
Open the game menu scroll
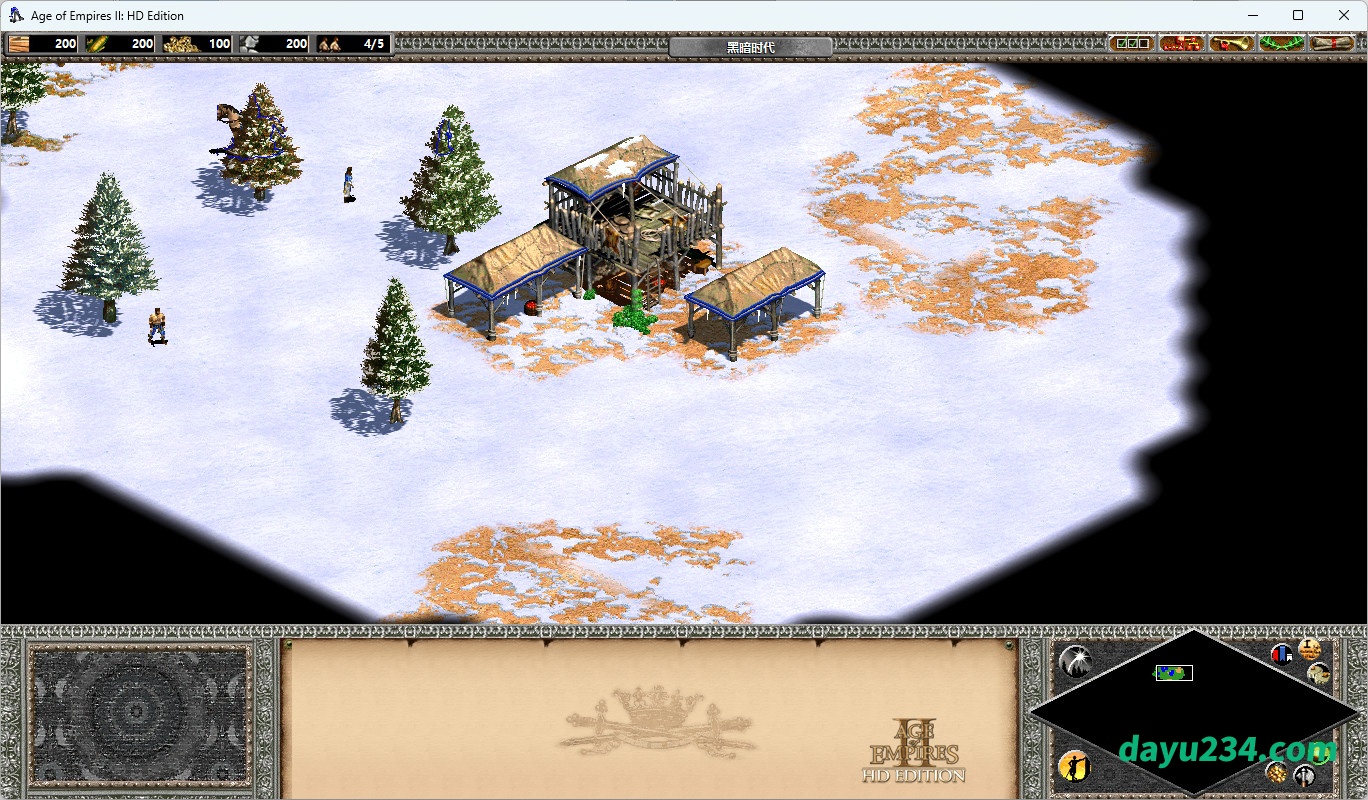tap(1332, 43)
